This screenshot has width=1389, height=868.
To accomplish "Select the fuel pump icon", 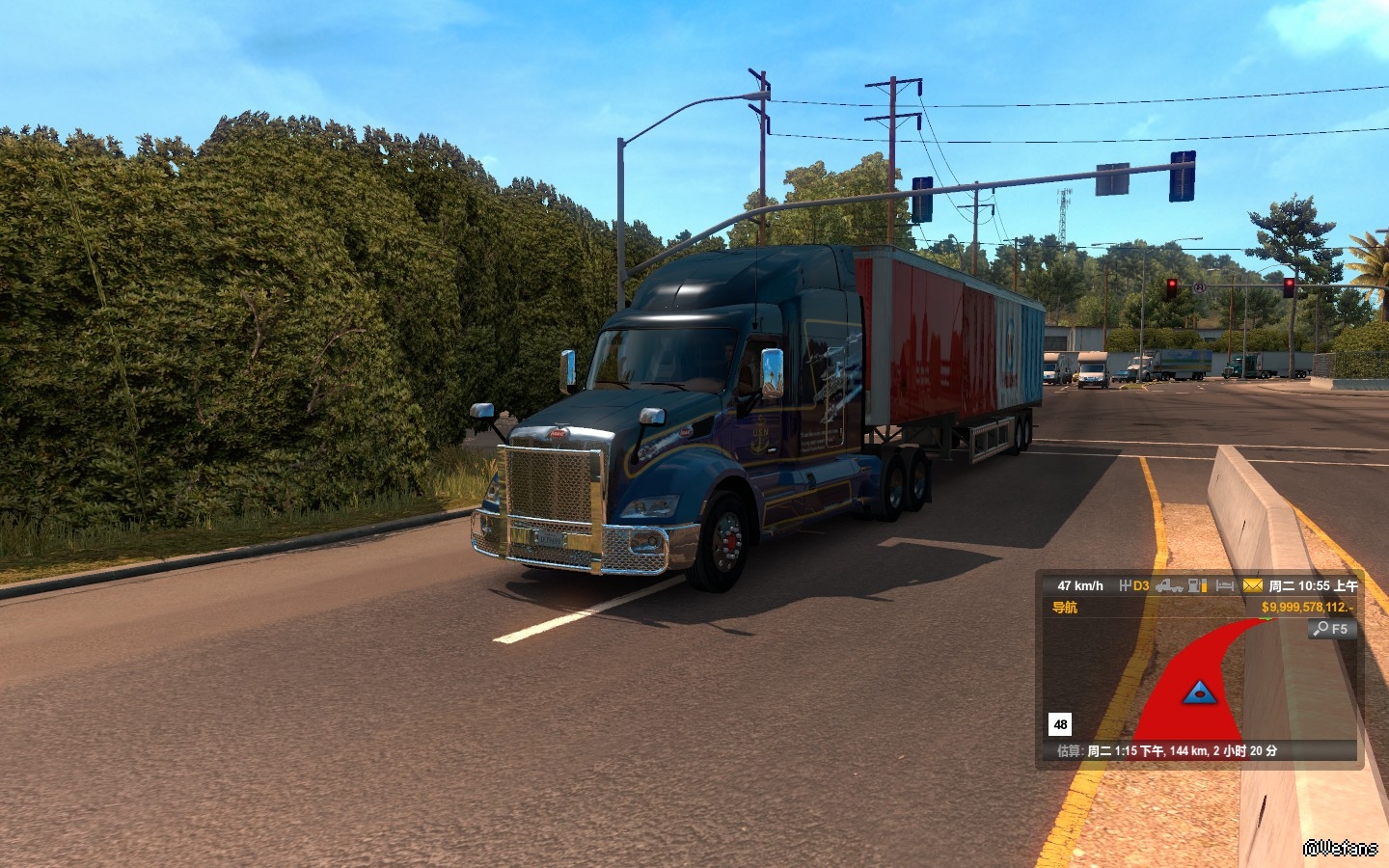I will tap(1197, 585).
